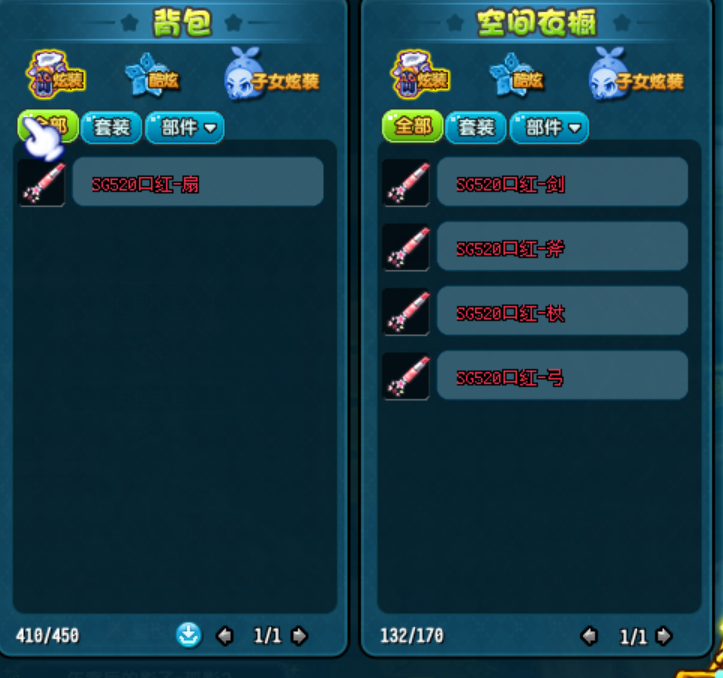Image resolution: width=723 pixels, height=678 pixels.
Task: Filter 空间衣橱 by 套装
Action: click(476, 127)
